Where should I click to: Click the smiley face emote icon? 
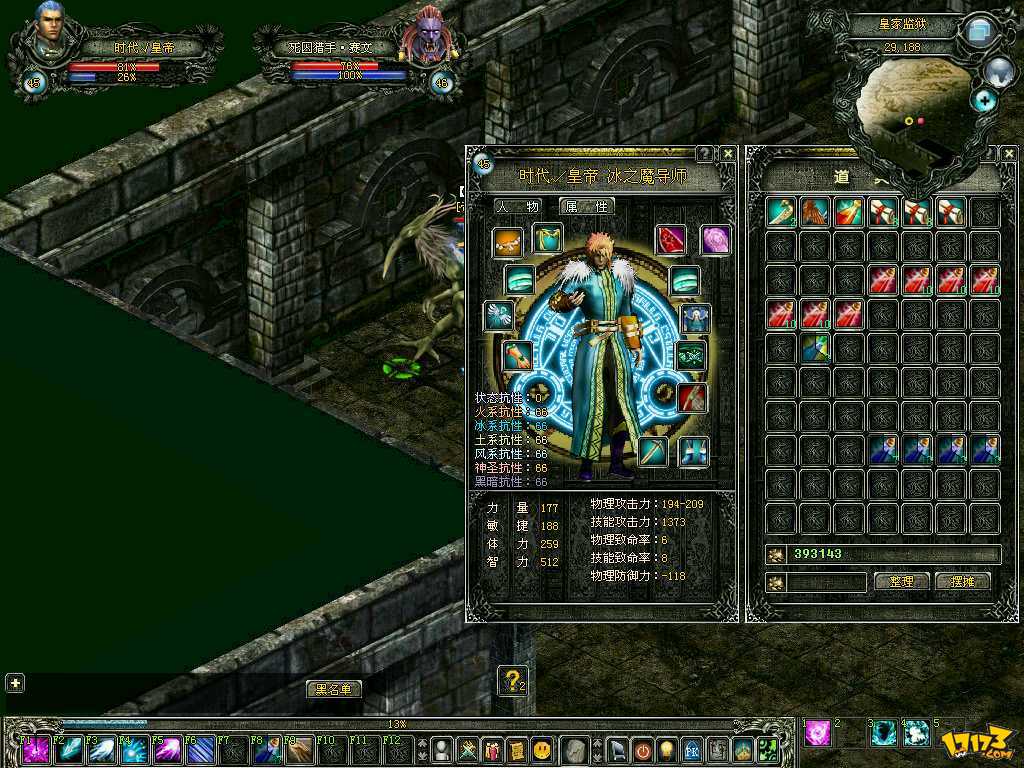tap(541, 749)
